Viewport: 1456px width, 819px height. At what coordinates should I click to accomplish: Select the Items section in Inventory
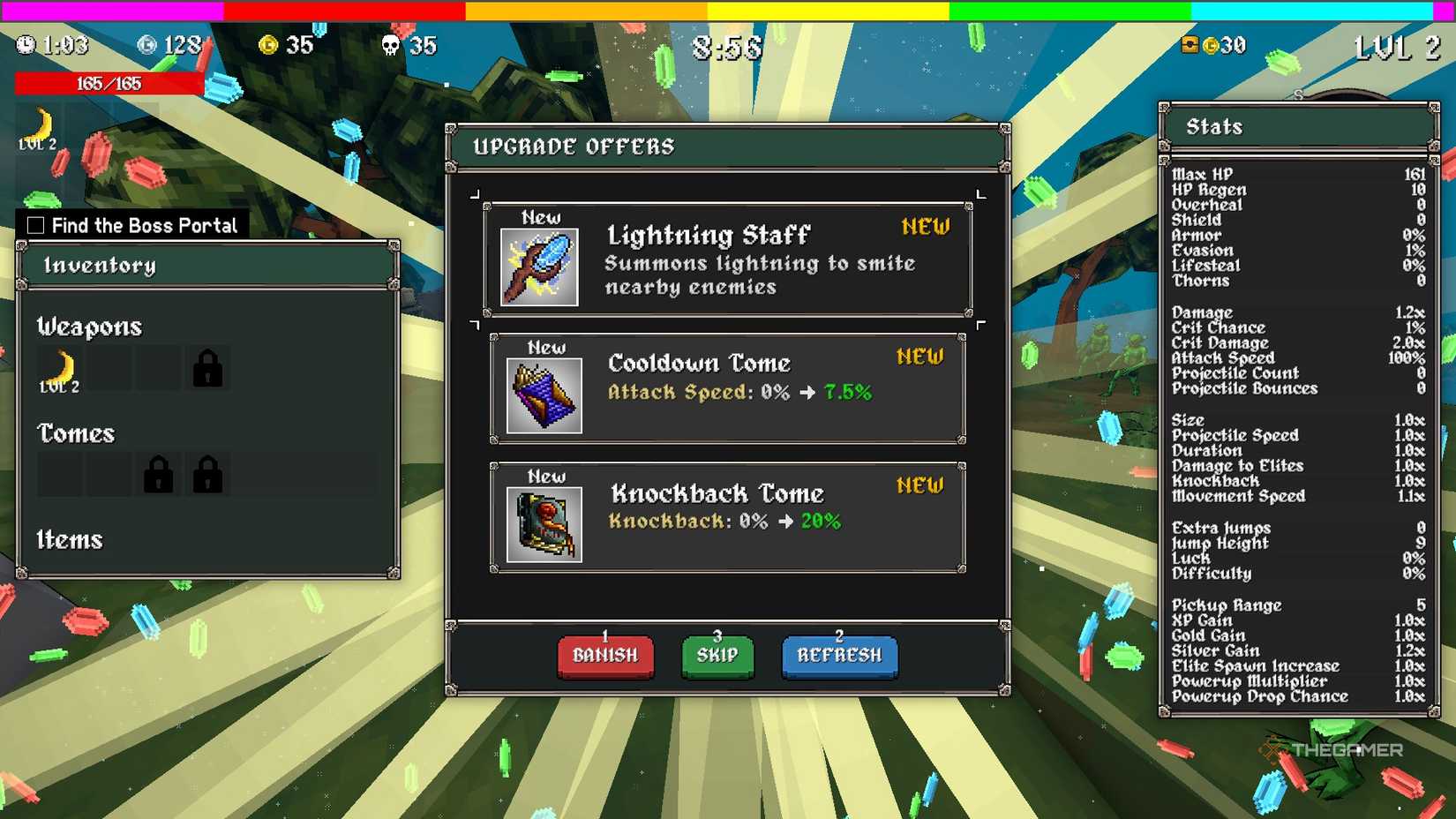(68, 539)
